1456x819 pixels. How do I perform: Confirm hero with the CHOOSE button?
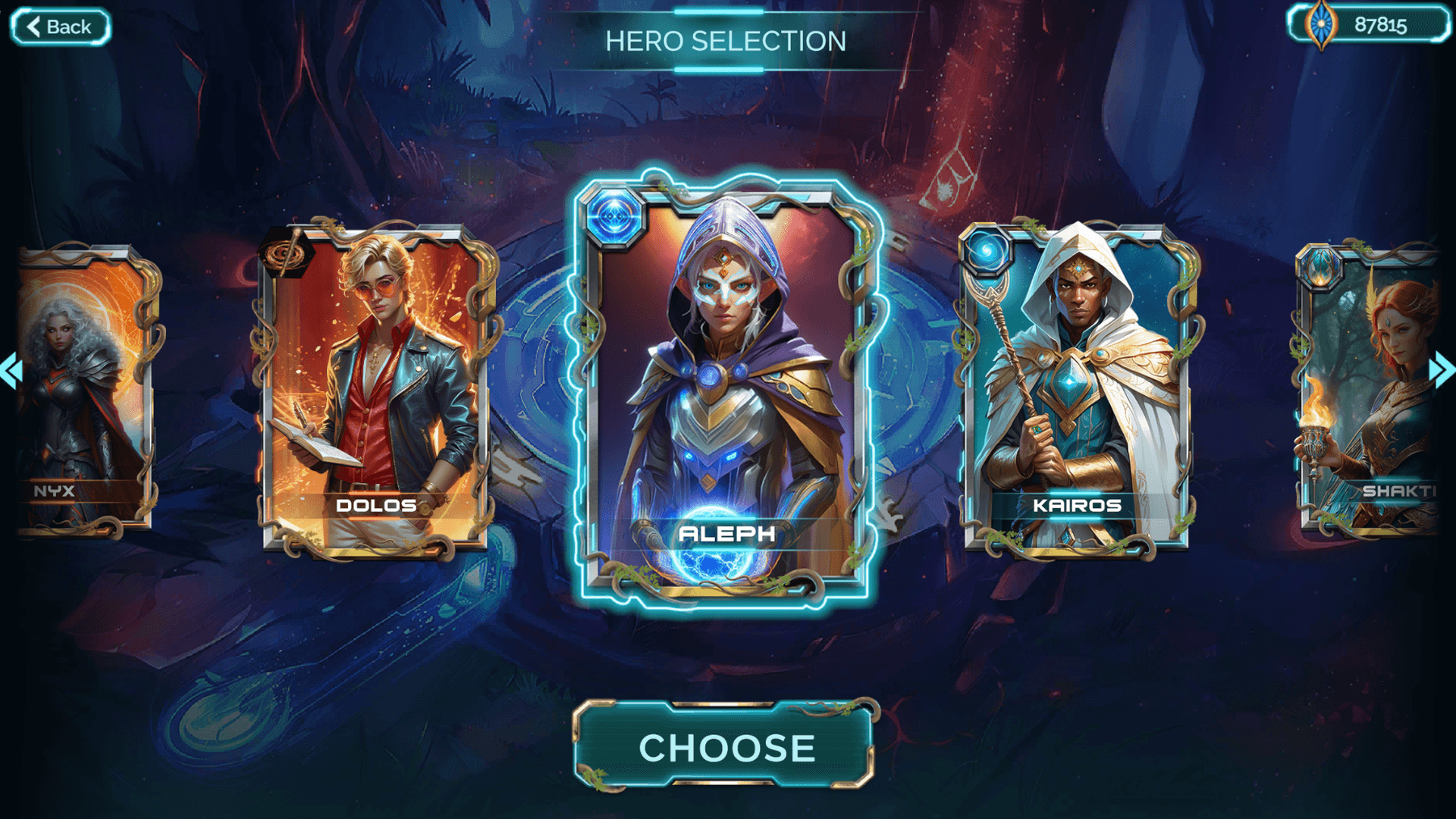[x=726, y=747]
